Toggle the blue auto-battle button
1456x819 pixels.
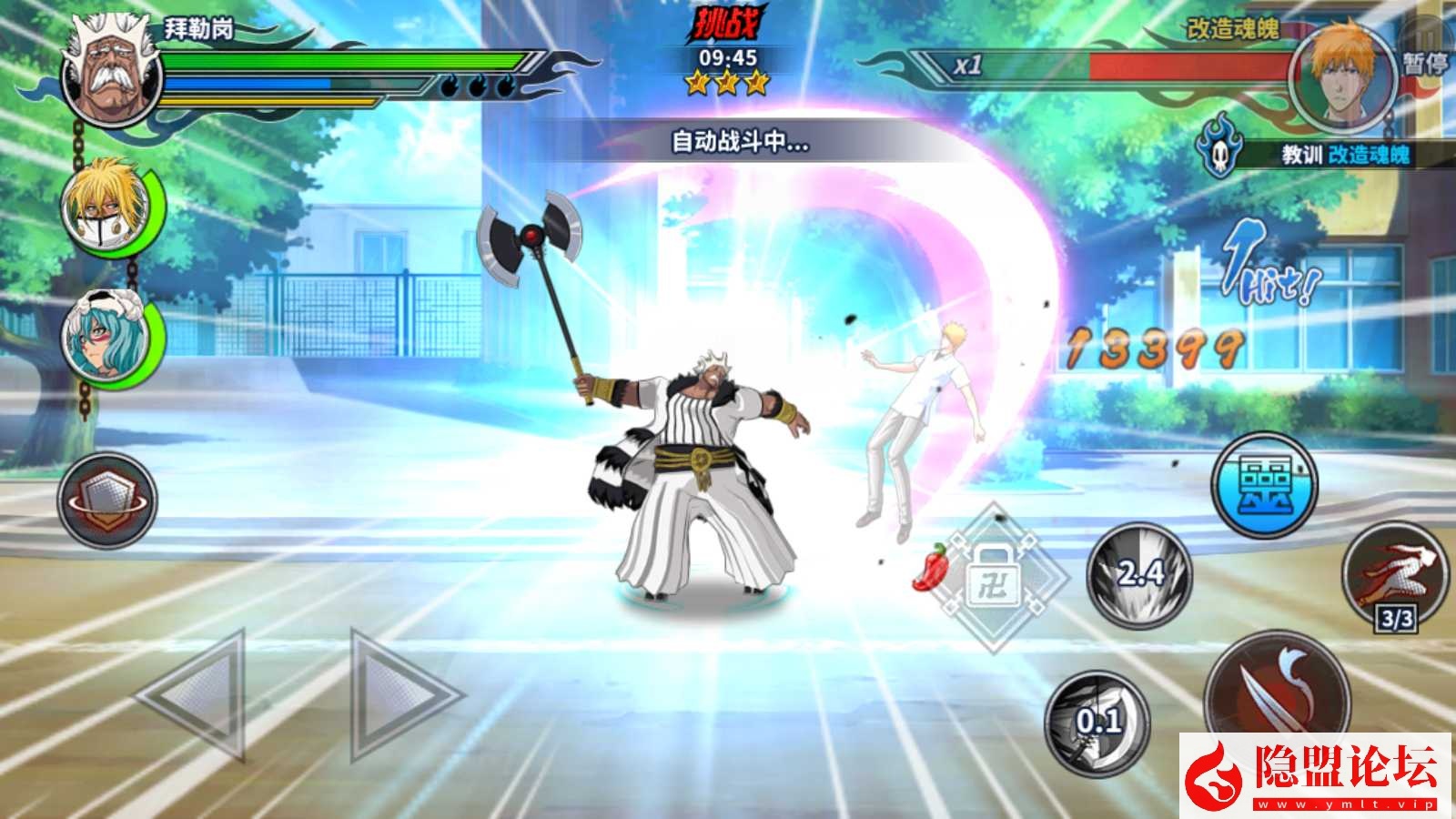pos(1264,483)
